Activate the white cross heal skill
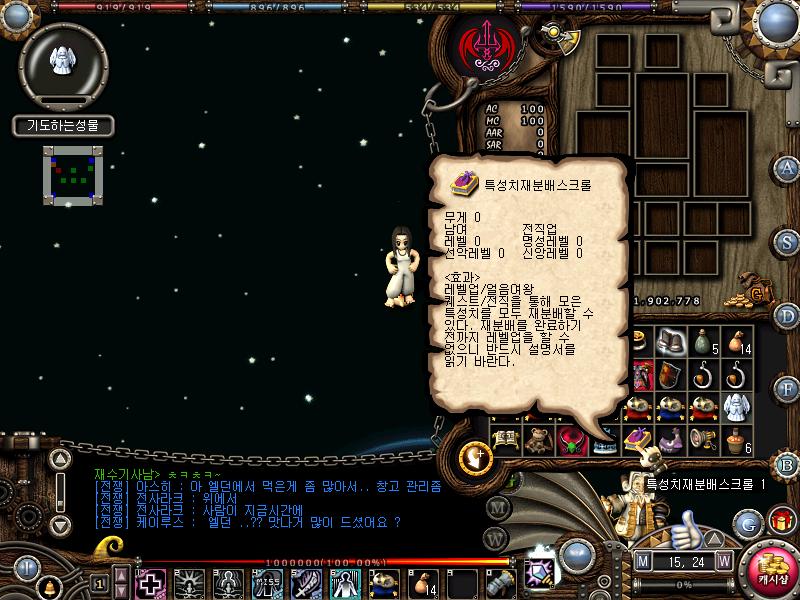Viewport: 800px width, 600px height. coord(151,583)
